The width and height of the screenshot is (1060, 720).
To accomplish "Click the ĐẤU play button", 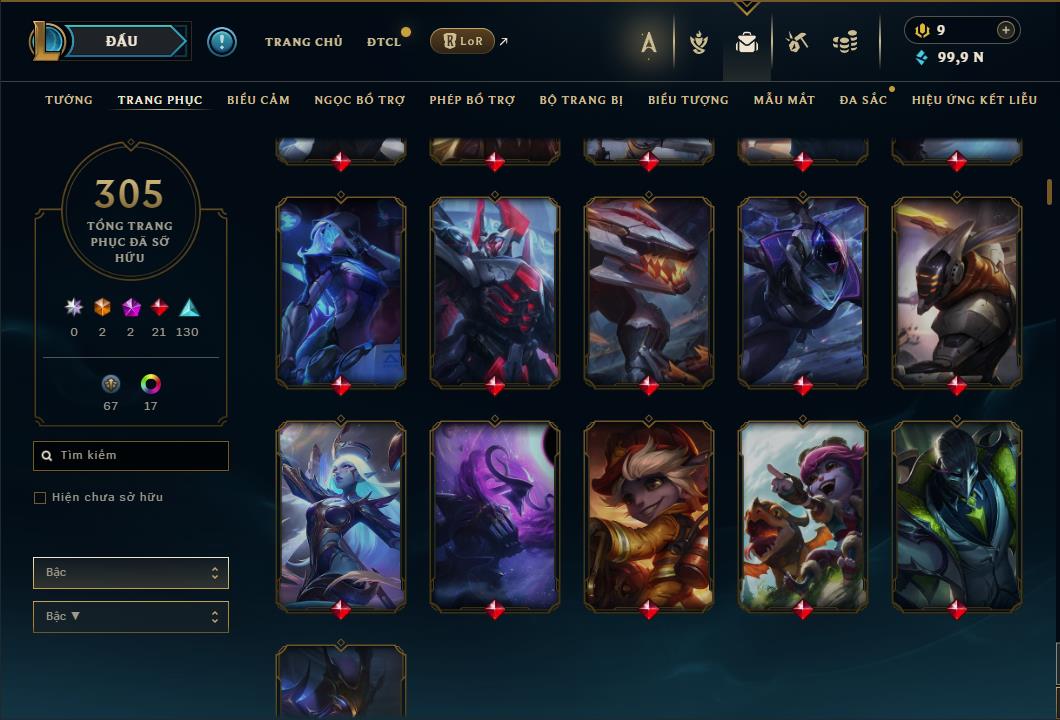I will click(x=120, y=41).
